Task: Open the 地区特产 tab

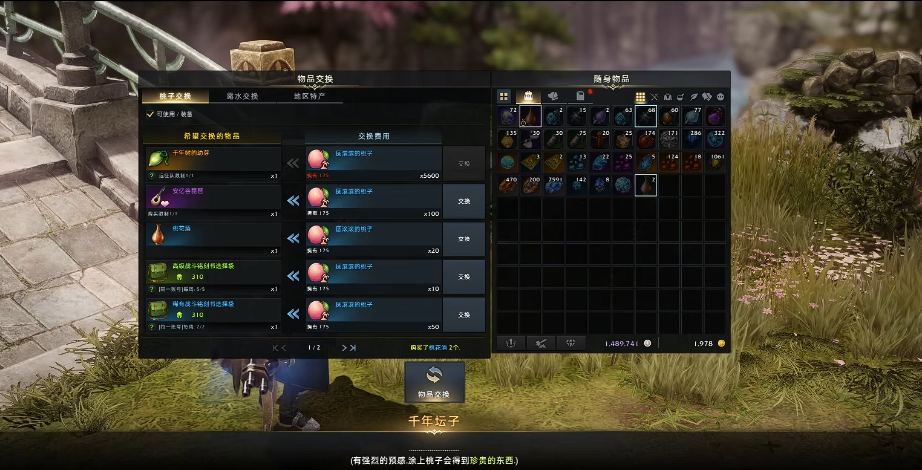Action: pyautogui.click(x=309, y=96)
